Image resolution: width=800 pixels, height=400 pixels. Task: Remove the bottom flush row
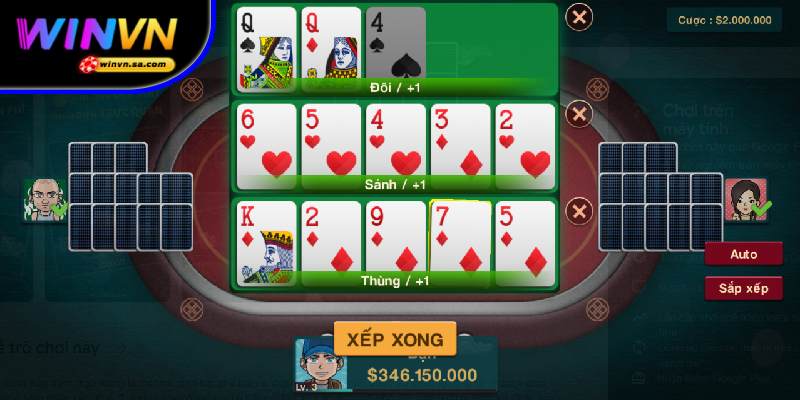click(579, 211)
